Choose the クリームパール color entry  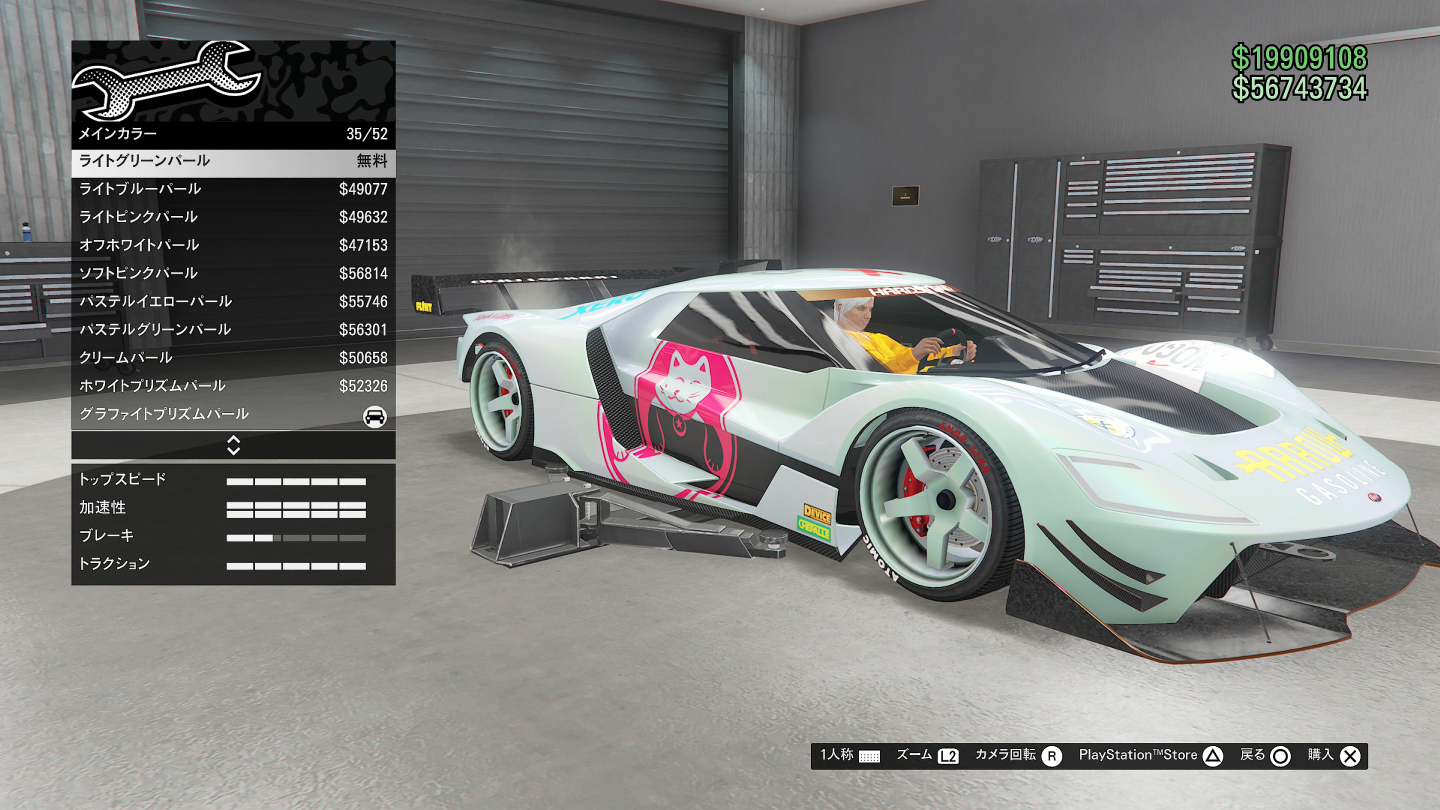pyautogui.click(x=233, y=357)
